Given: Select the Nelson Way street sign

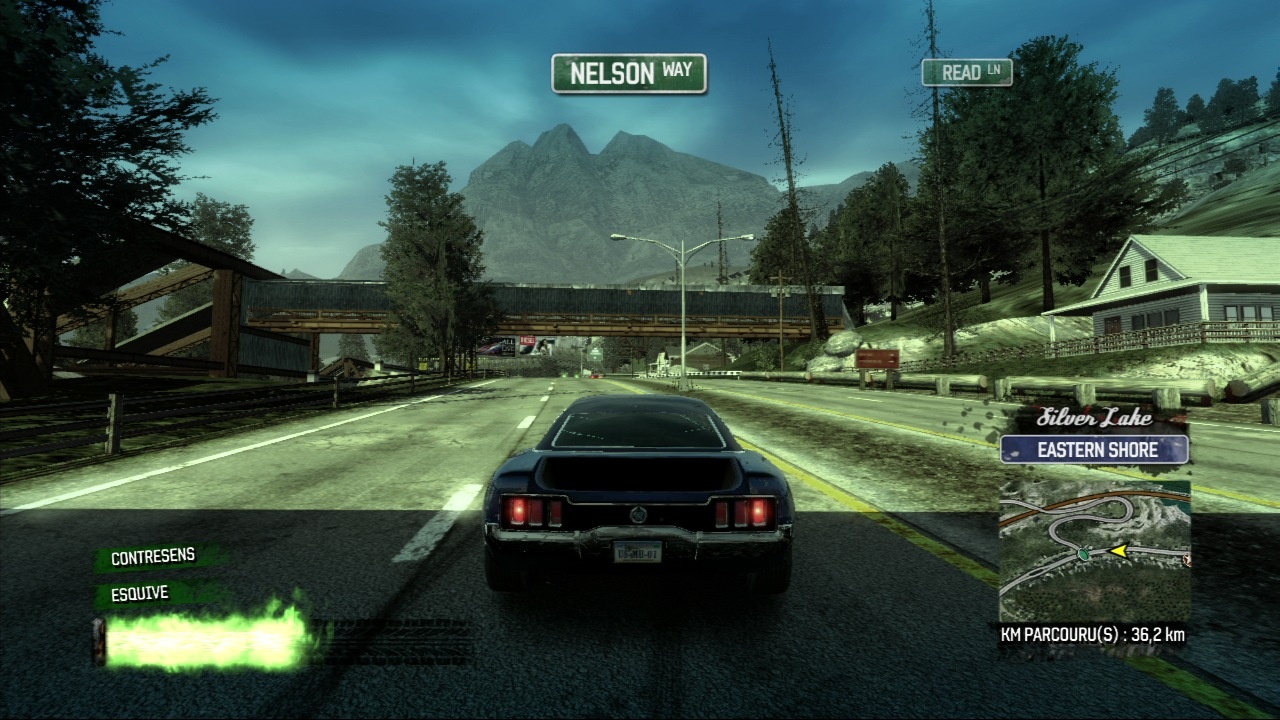Looking at the screenshot, I should 629,74.
